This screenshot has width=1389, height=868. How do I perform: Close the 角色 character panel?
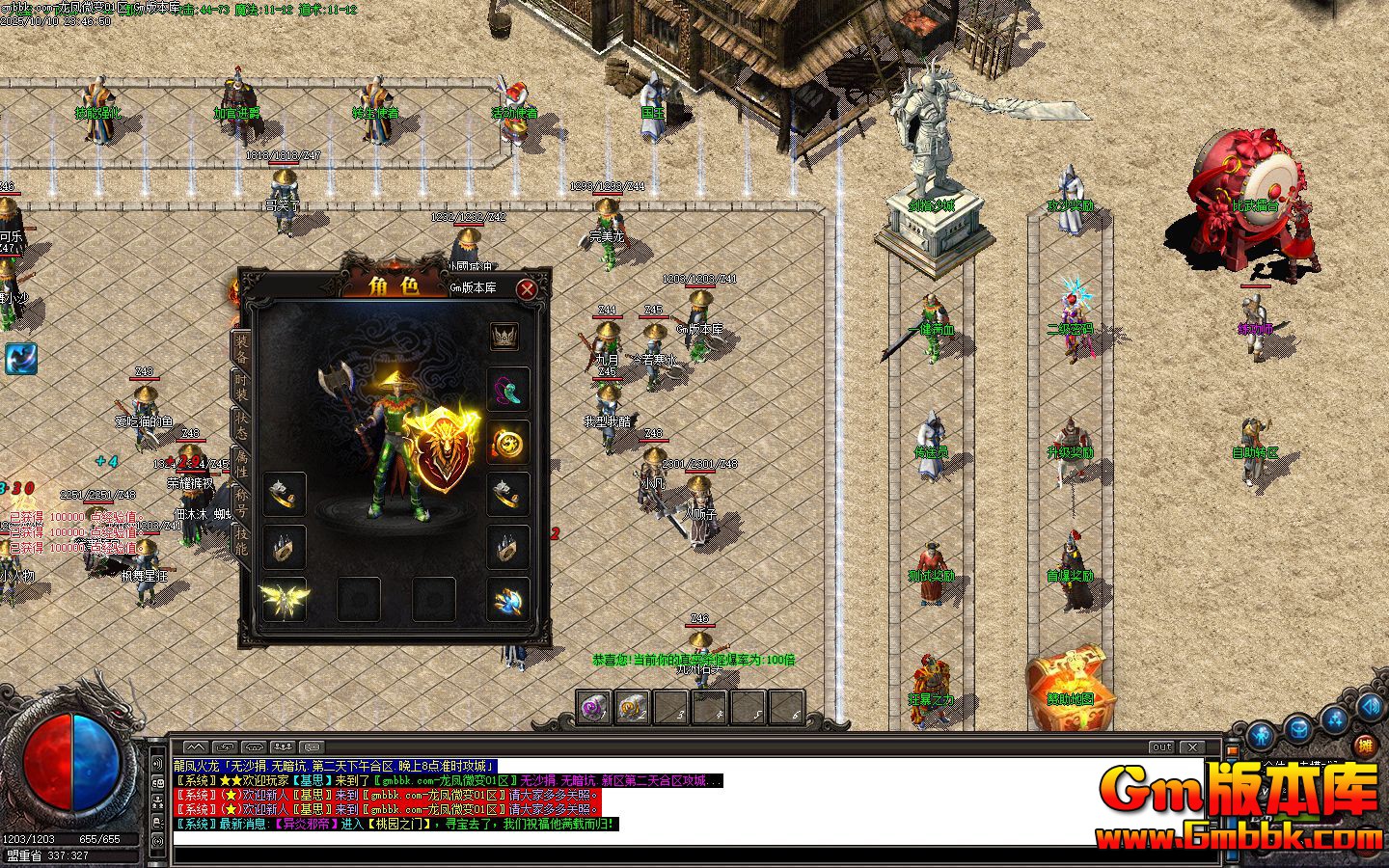click(527, 288)
